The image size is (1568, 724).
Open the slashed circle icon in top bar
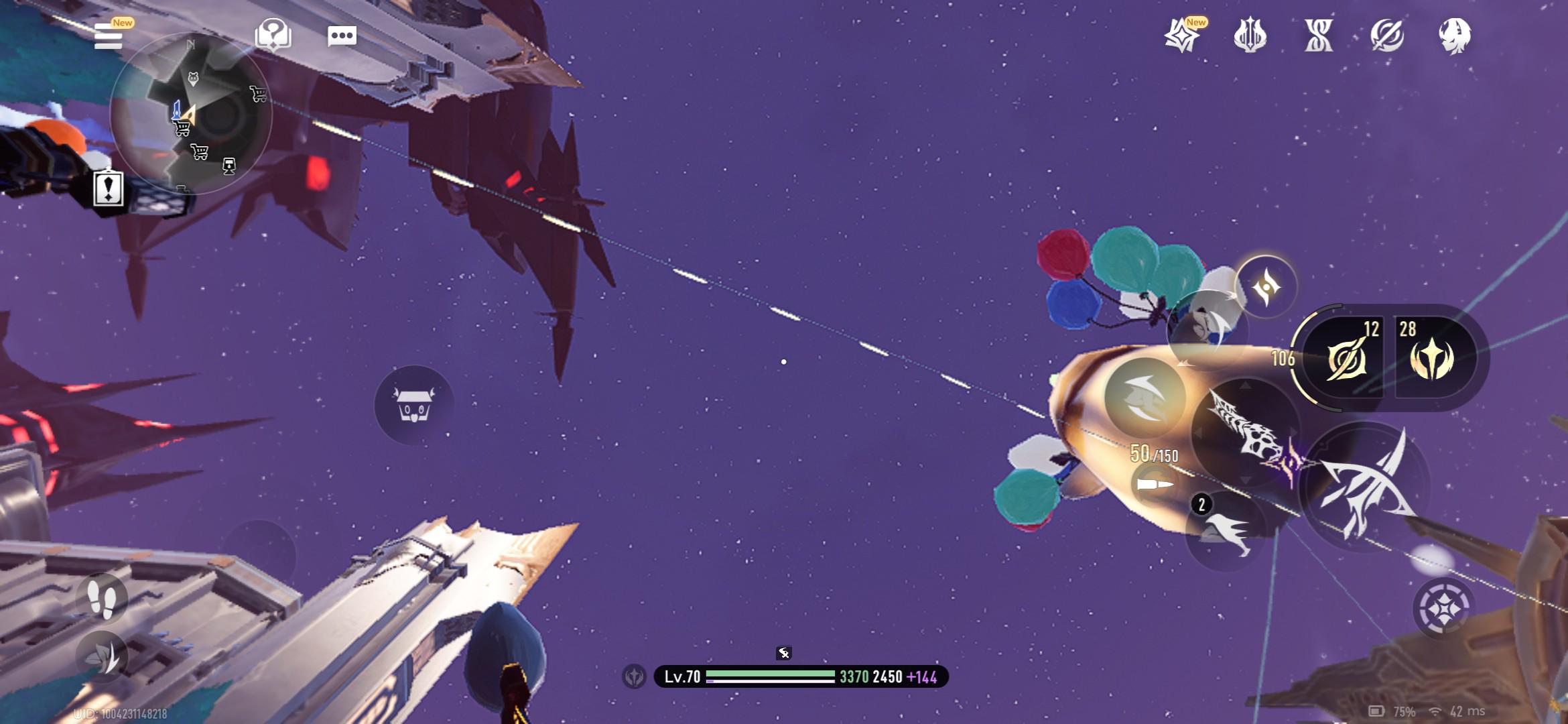[1386, 36]
